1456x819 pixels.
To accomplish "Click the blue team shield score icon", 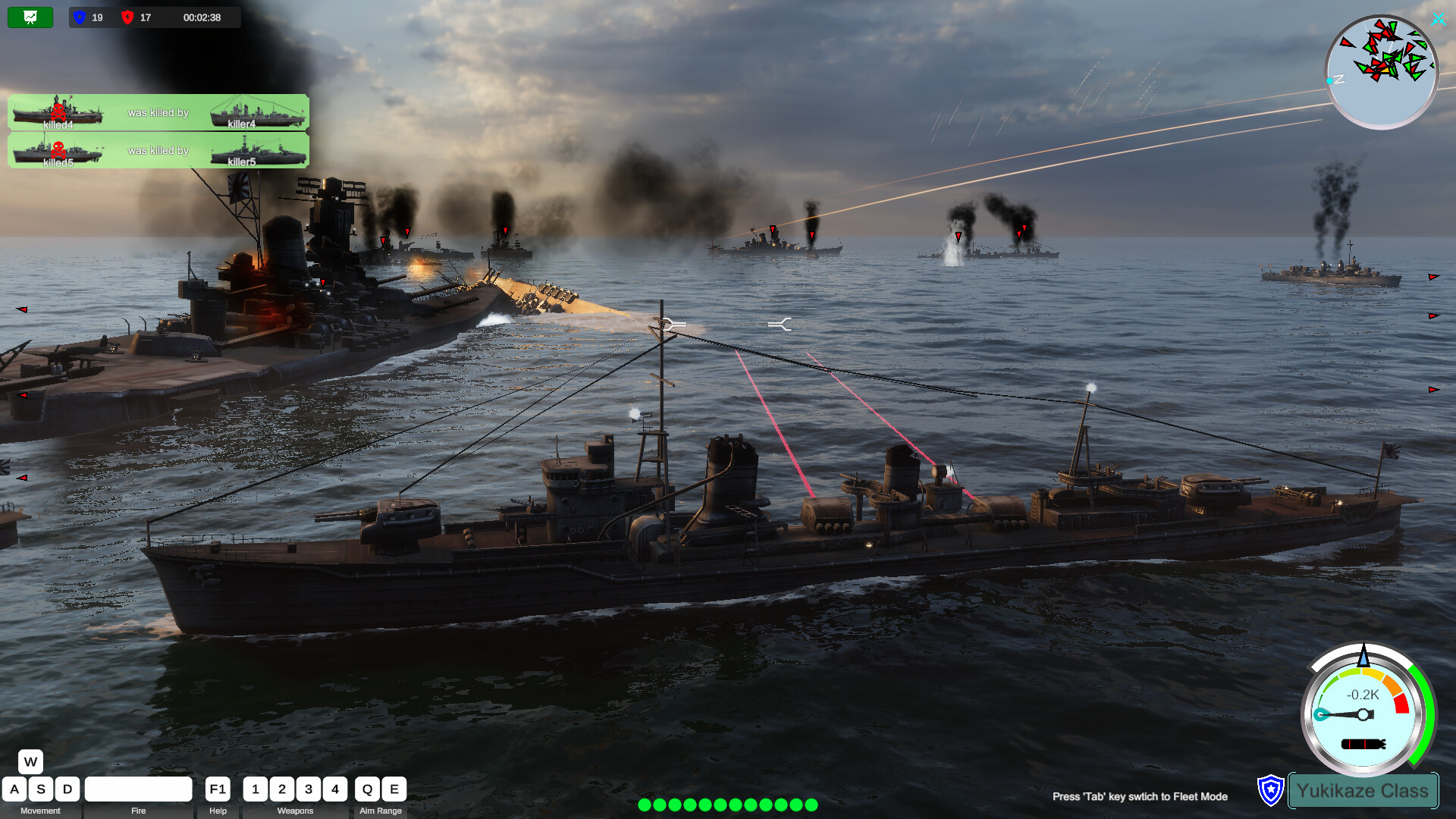I will tap(79, 17).
